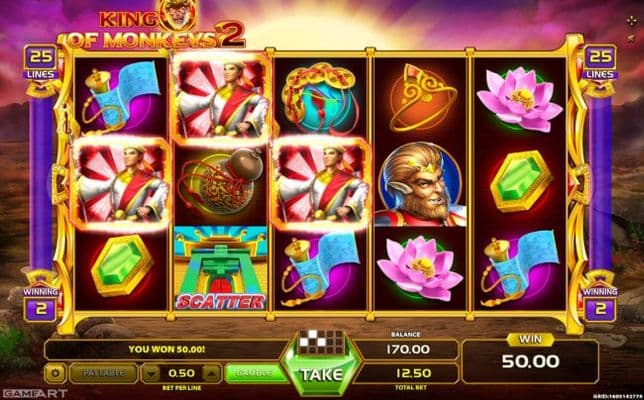Screen dimensions: 644x400
Task: Increase the bet per line
Action: tap(210, 373)
